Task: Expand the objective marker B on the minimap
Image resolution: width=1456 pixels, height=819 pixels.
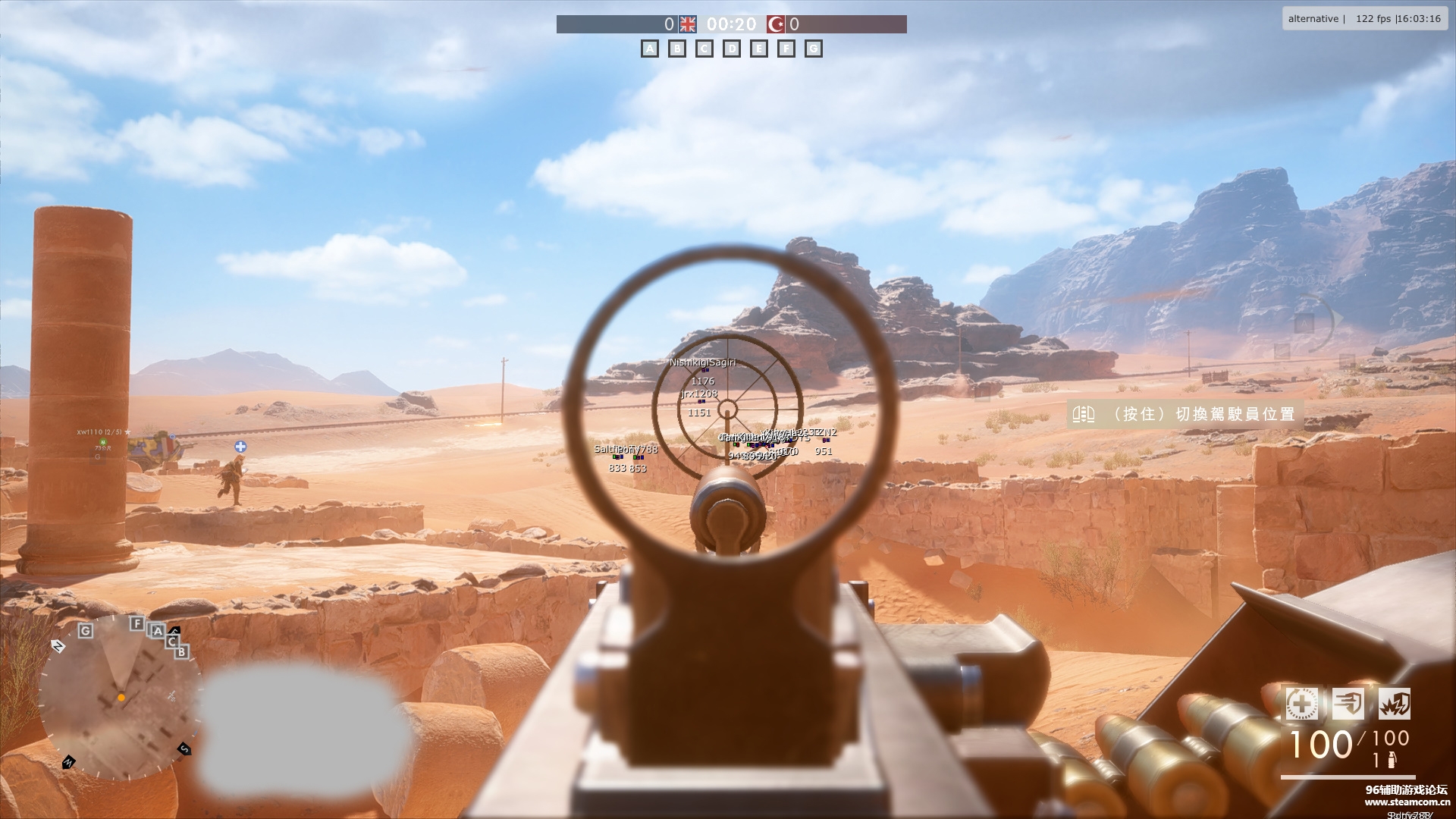Action: [181, 651]
